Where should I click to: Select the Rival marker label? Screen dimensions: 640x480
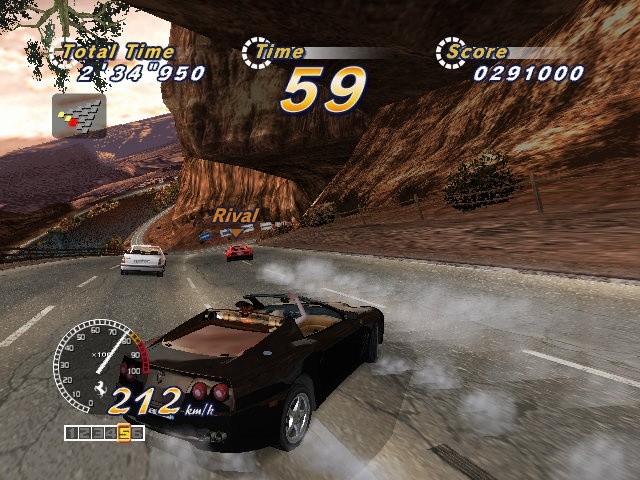[x=235, y=215]
